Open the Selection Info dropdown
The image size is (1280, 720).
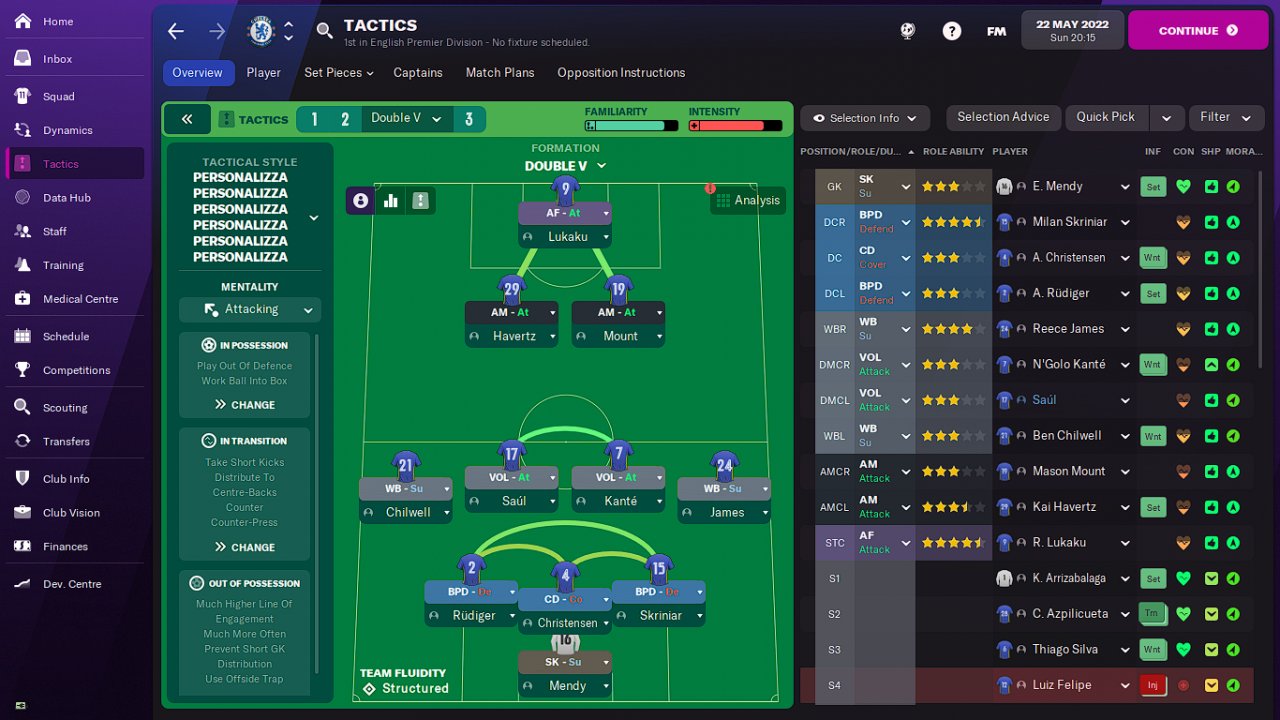point(864,118)
